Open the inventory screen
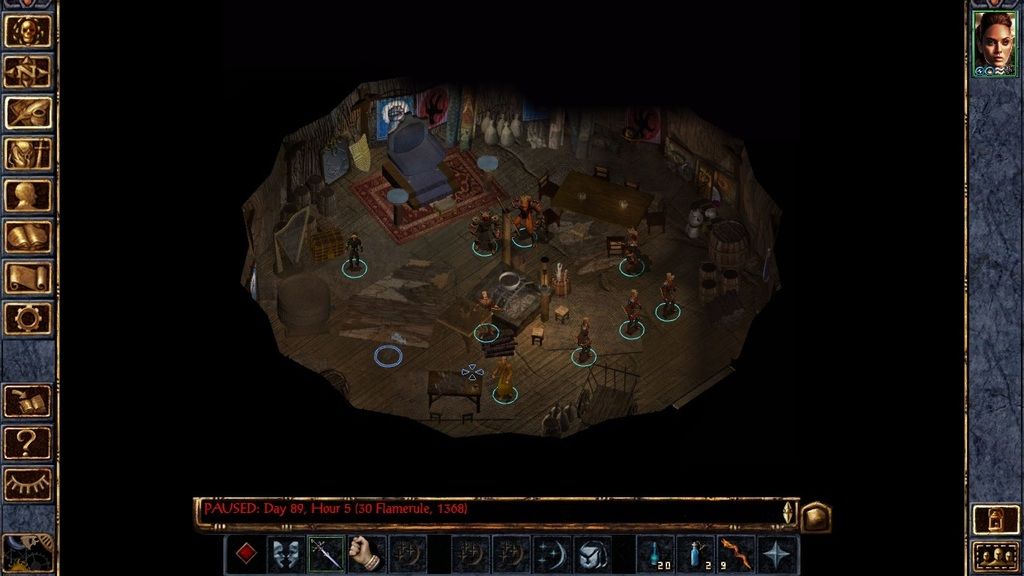 (28, 153)
